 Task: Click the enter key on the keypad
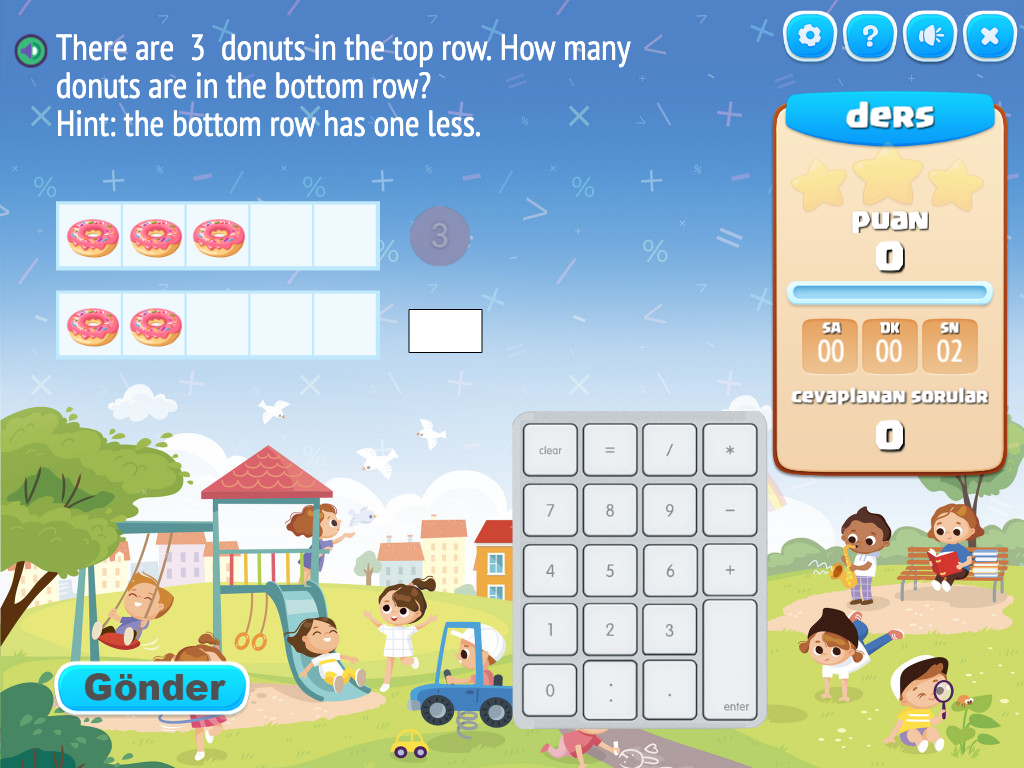(x=731, y=660)
